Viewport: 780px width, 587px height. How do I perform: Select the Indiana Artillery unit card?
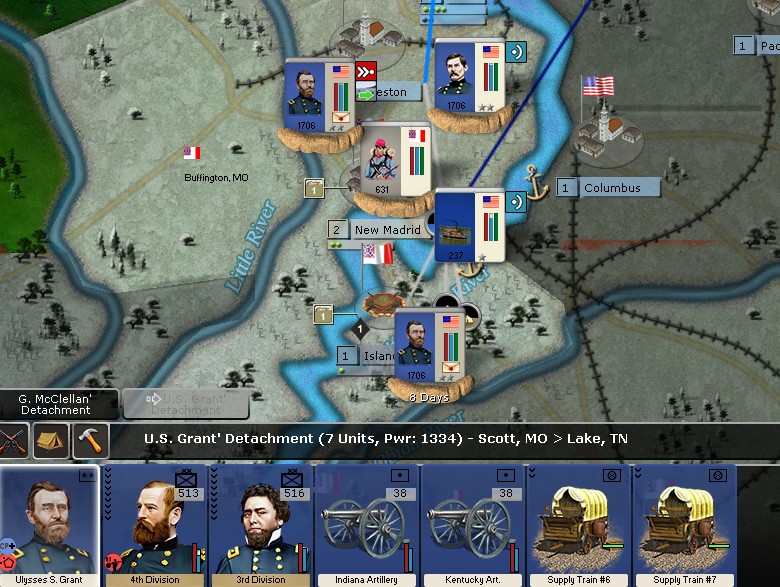click(x=367, y=525)
